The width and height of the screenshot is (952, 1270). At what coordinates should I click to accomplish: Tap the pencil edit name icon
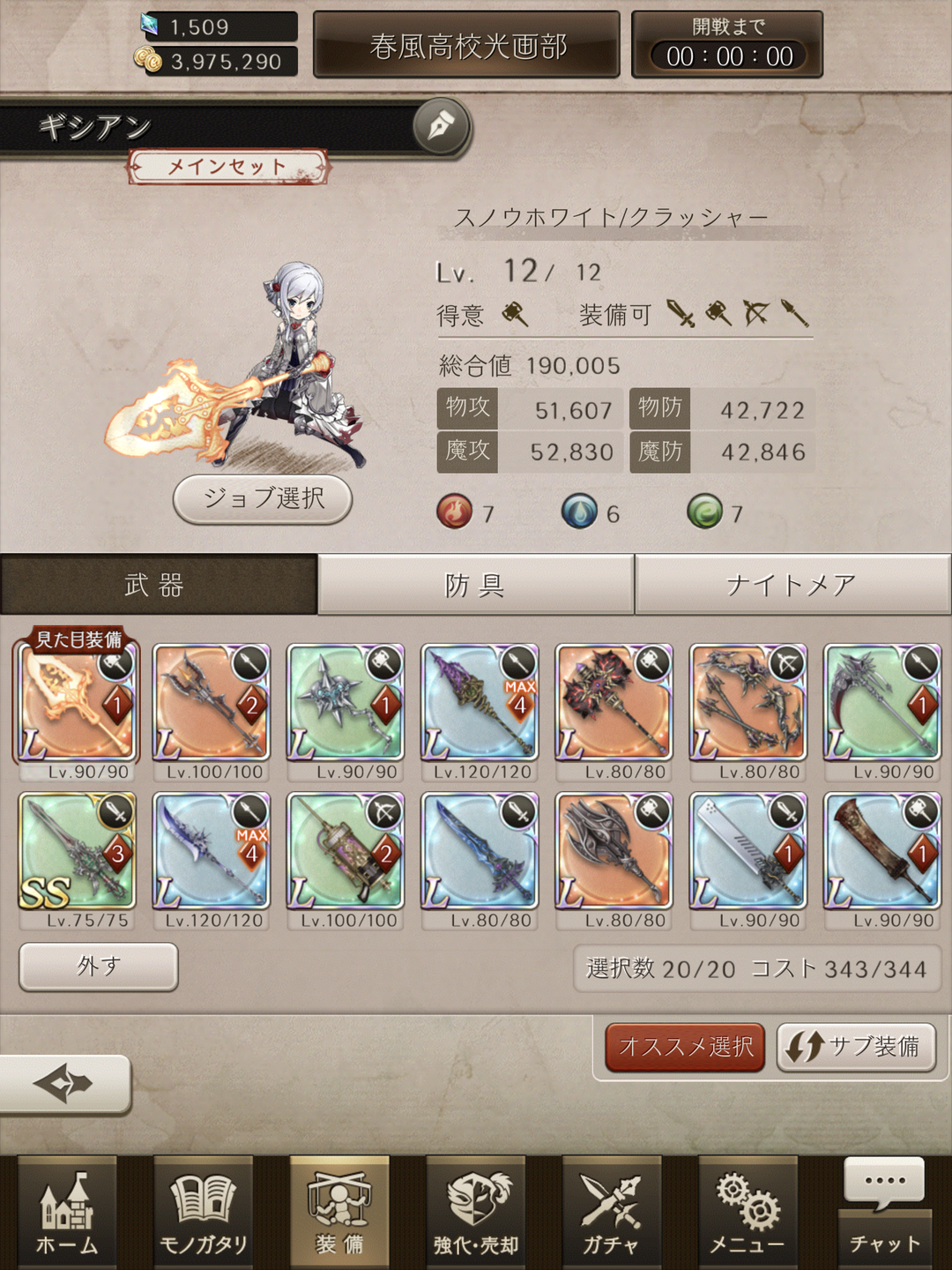[440, 126]
